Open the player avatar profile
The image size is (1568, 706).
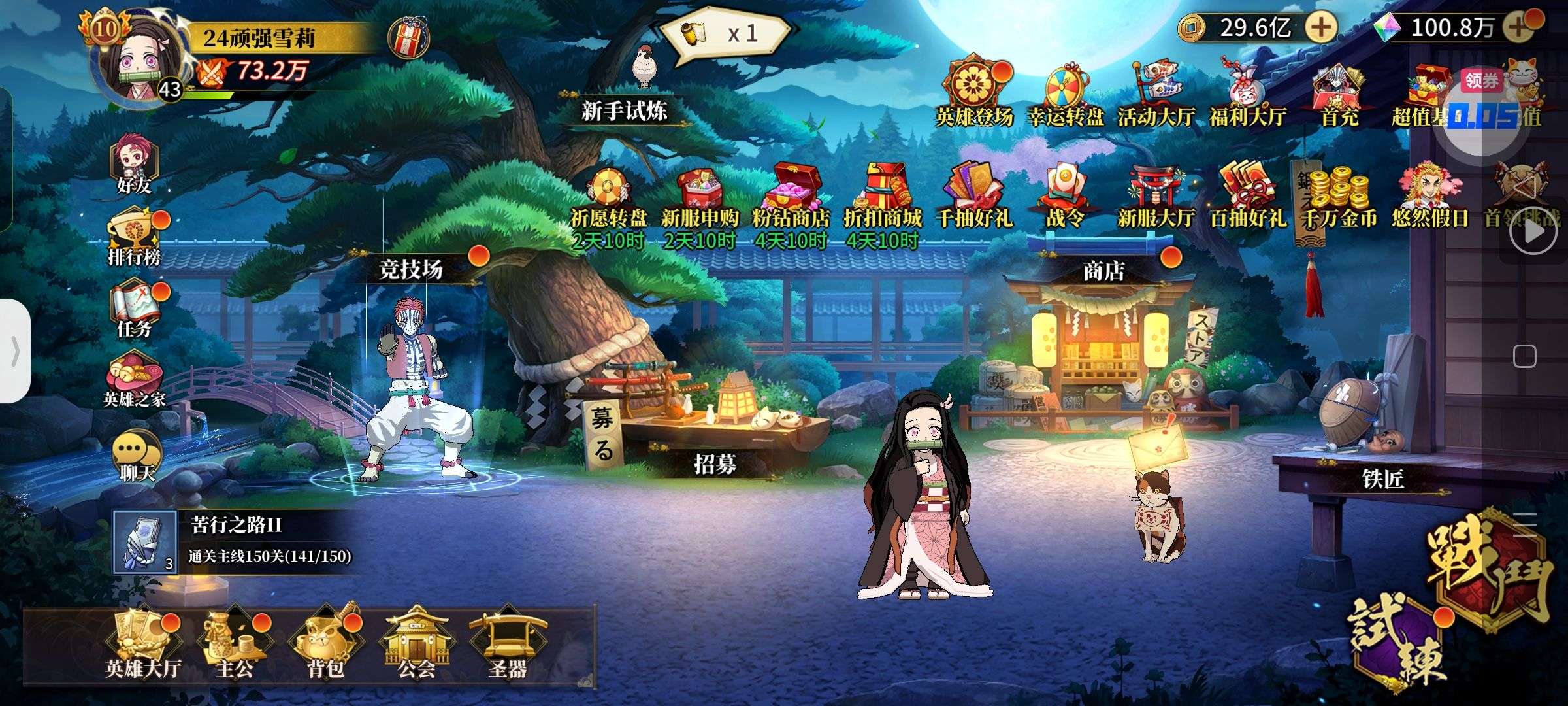tap(139, 61)
